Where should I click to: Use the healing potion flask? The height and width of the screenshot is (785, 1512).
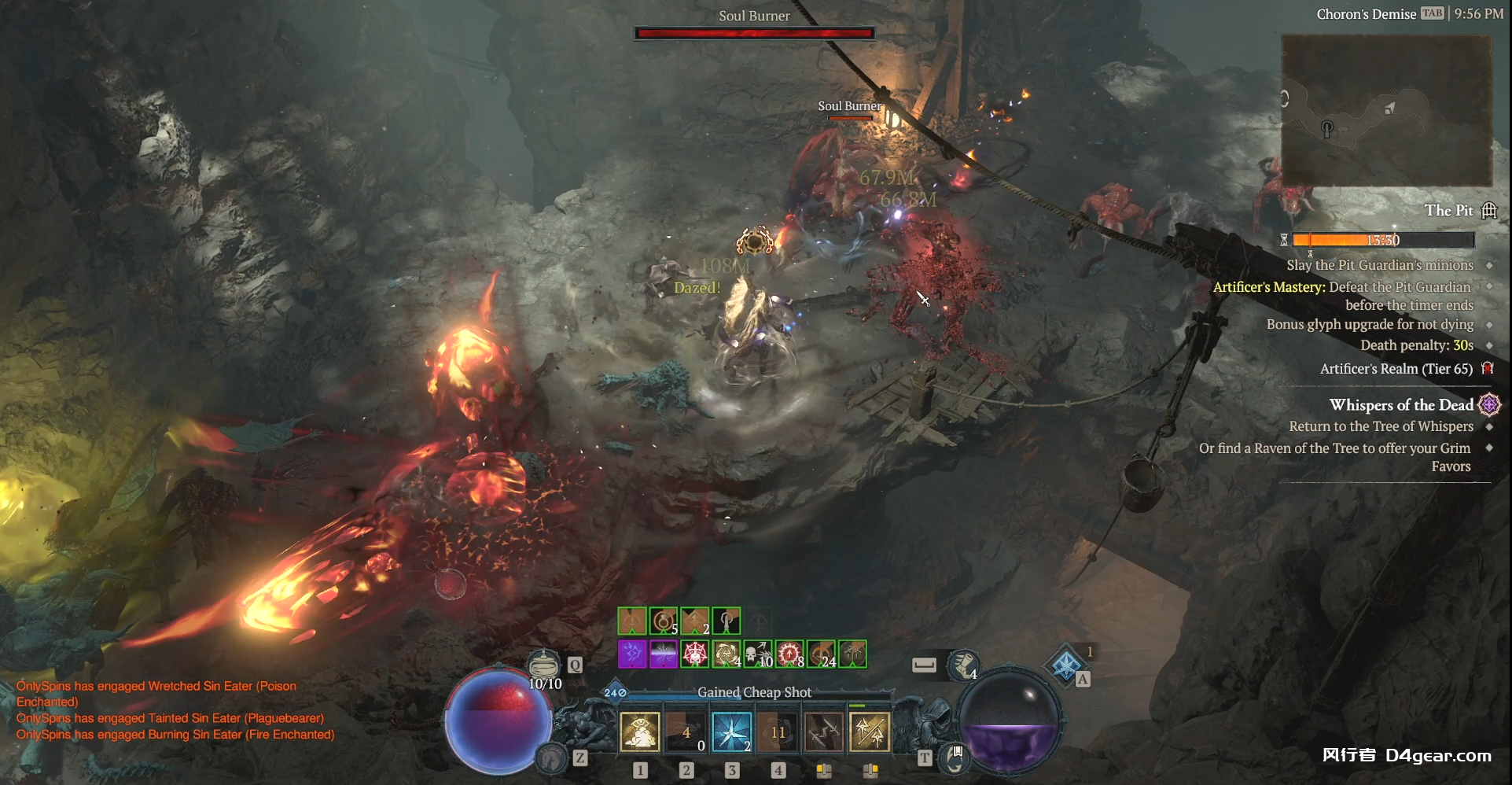click(543, 665)
